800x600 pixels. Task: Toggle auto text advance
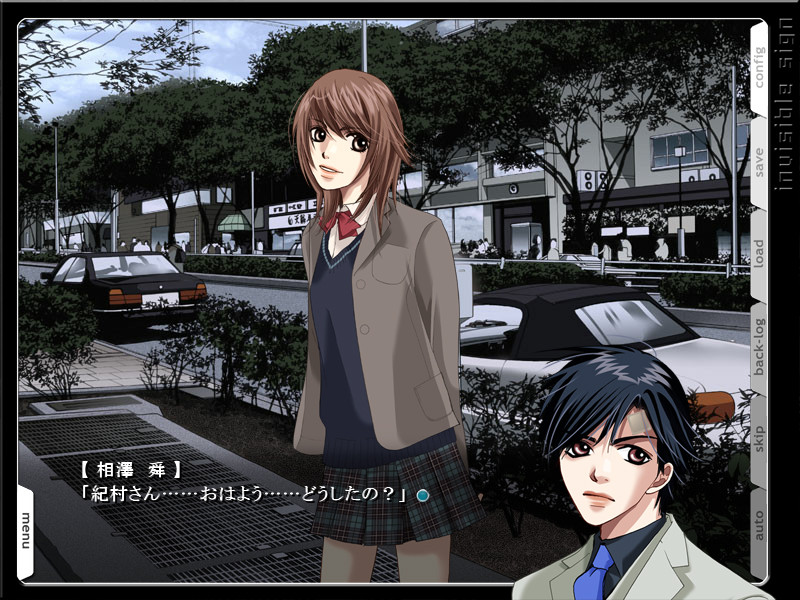pyautogui.click(x=758, y=527)
